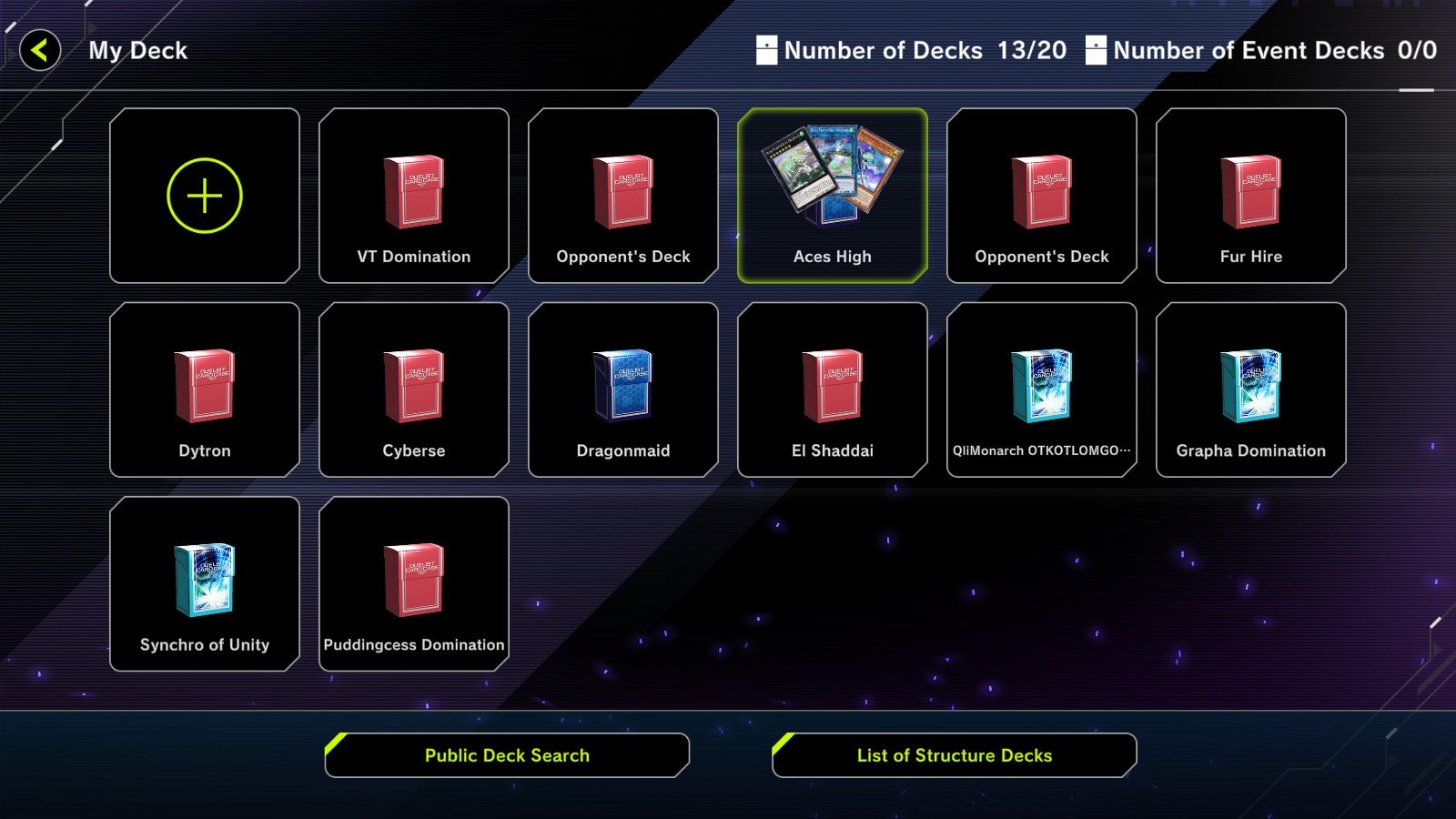Pick the El Shaddai deck
The height and width of the screenshot is (819, 1456).
[x=833, y=389]
